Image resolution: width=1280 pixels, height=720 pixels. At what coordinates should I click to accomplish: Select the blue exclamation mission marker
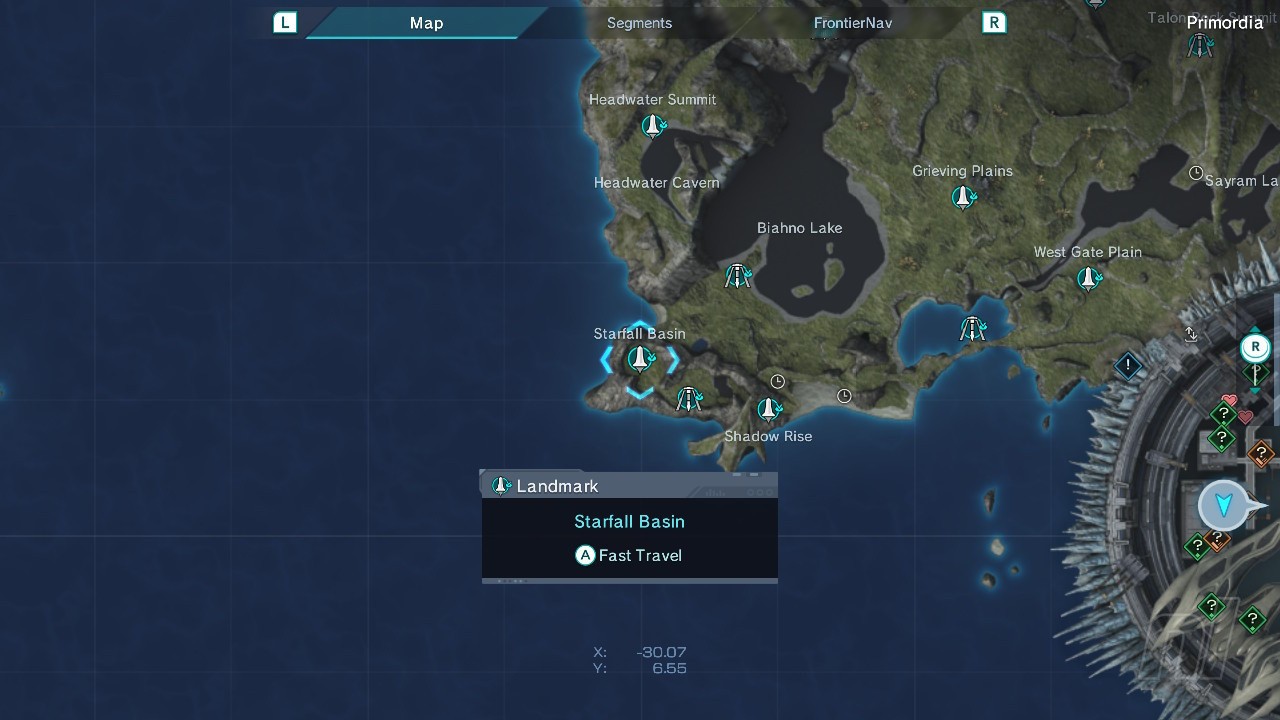1128,366
